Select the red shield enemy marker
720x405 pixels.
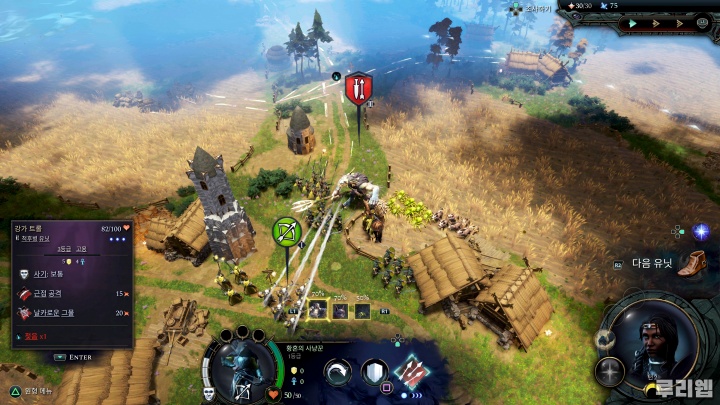(x=358, y=88)
